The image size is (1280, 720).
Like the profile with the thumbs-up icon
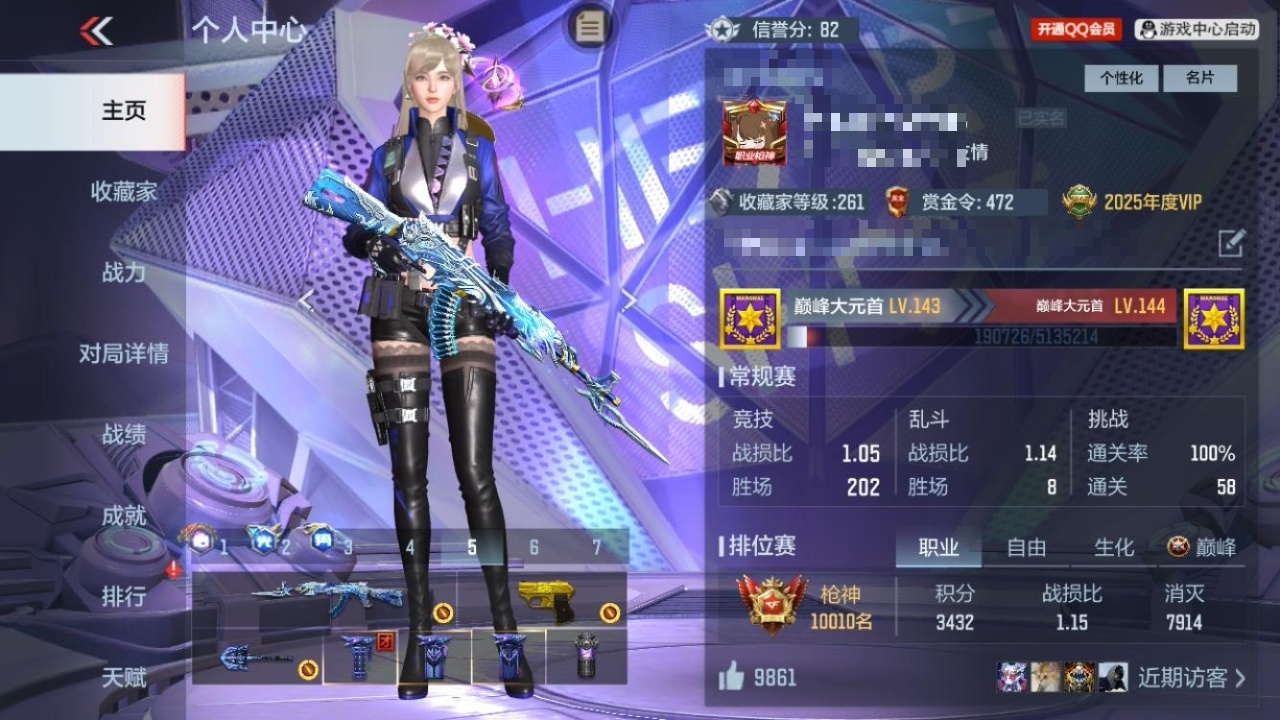point(732,678)
